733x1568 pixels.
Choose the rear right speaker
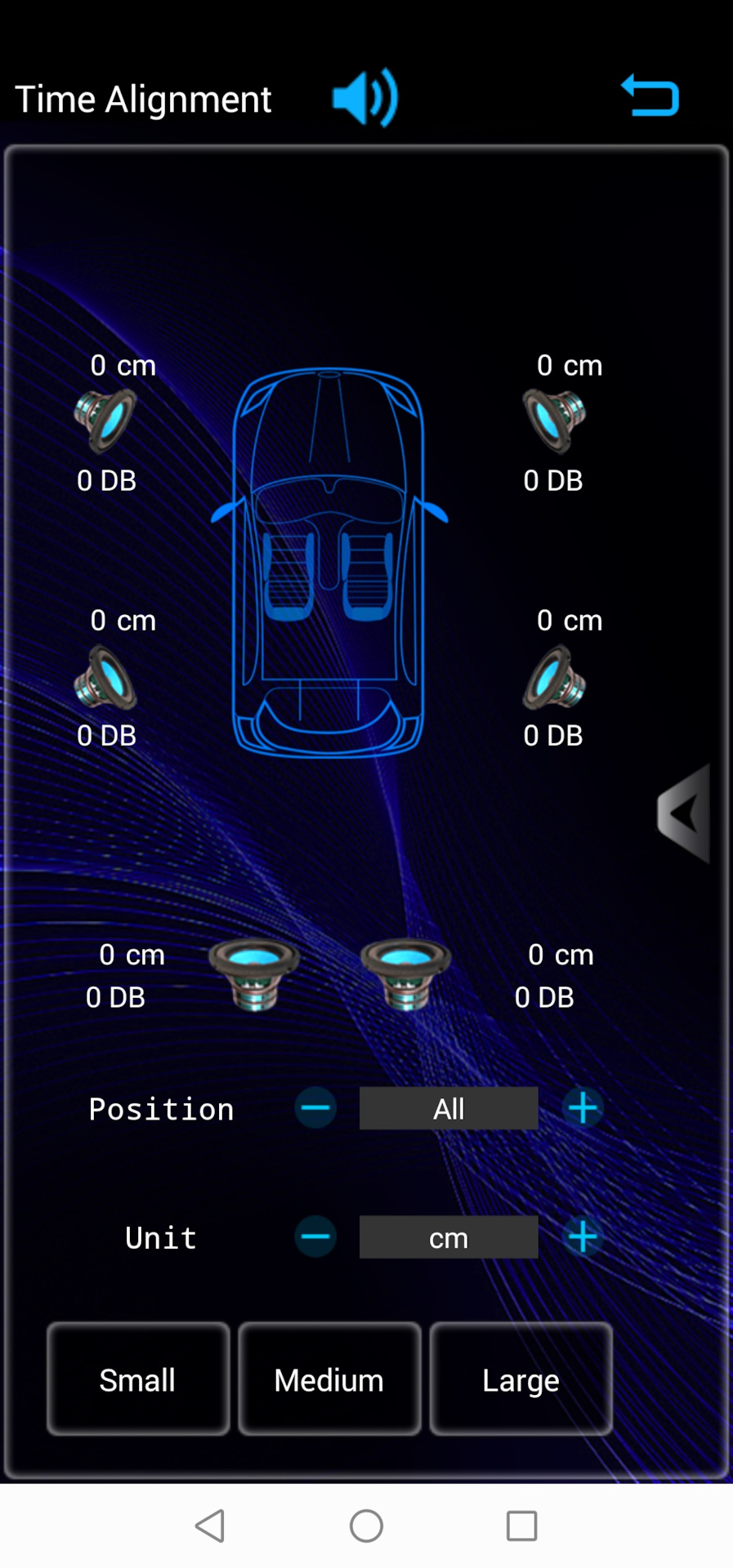click(554, 678)
